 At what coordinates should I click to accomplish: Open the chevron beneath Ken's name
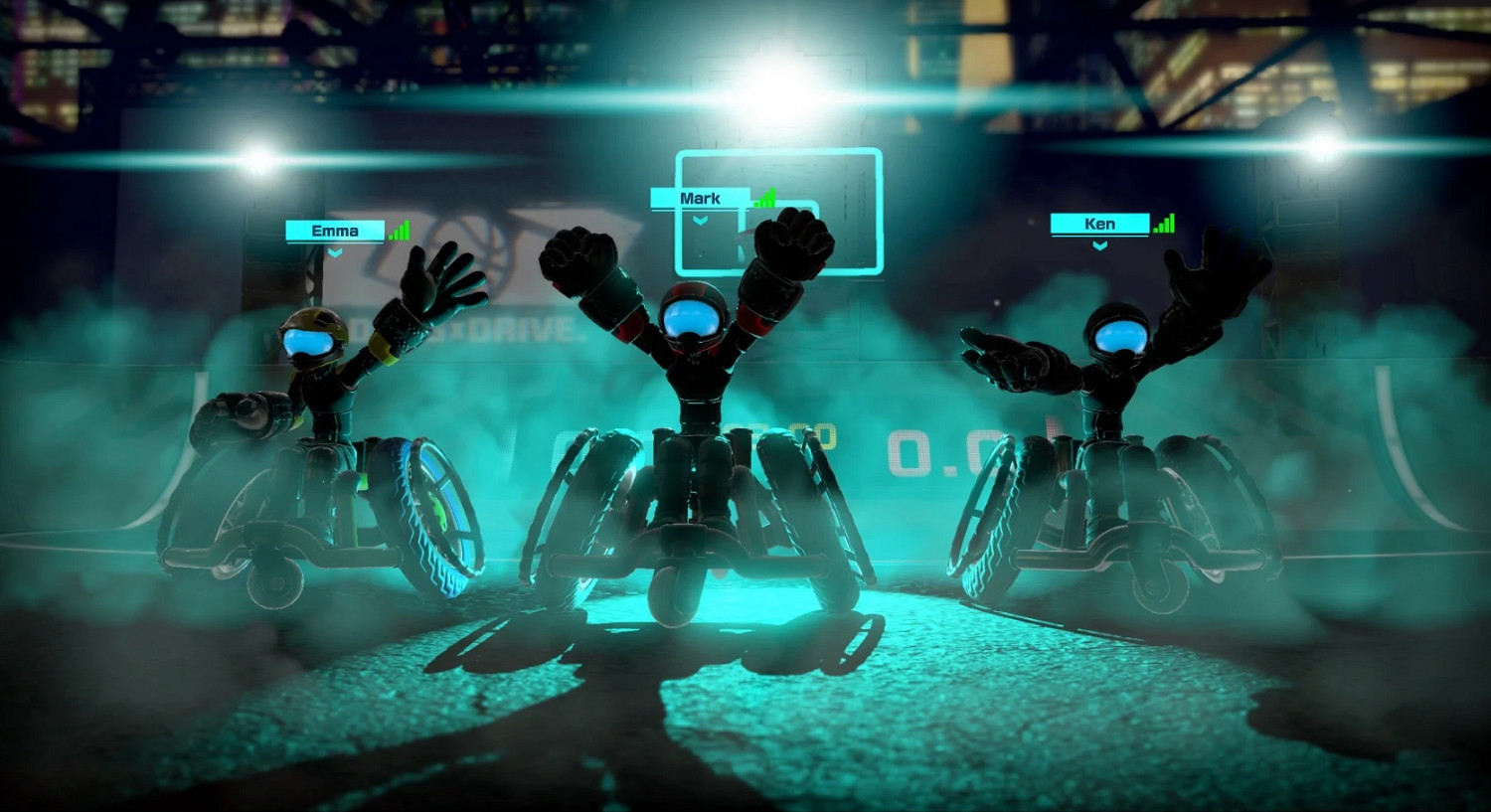pos(1099,246)
